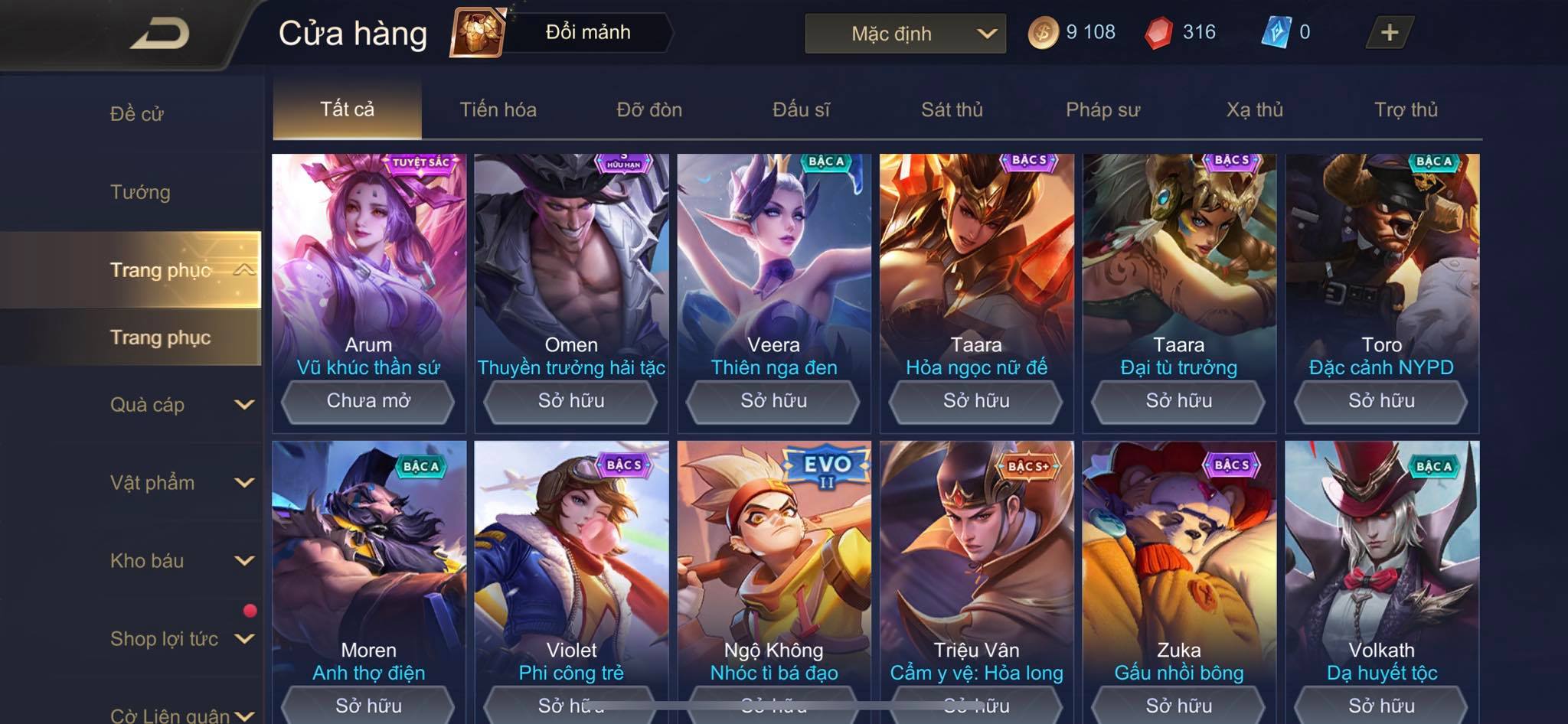Screen dimensions: 1568x724
Task: Go back using the return arrow
Action: (x=160, y=34)
